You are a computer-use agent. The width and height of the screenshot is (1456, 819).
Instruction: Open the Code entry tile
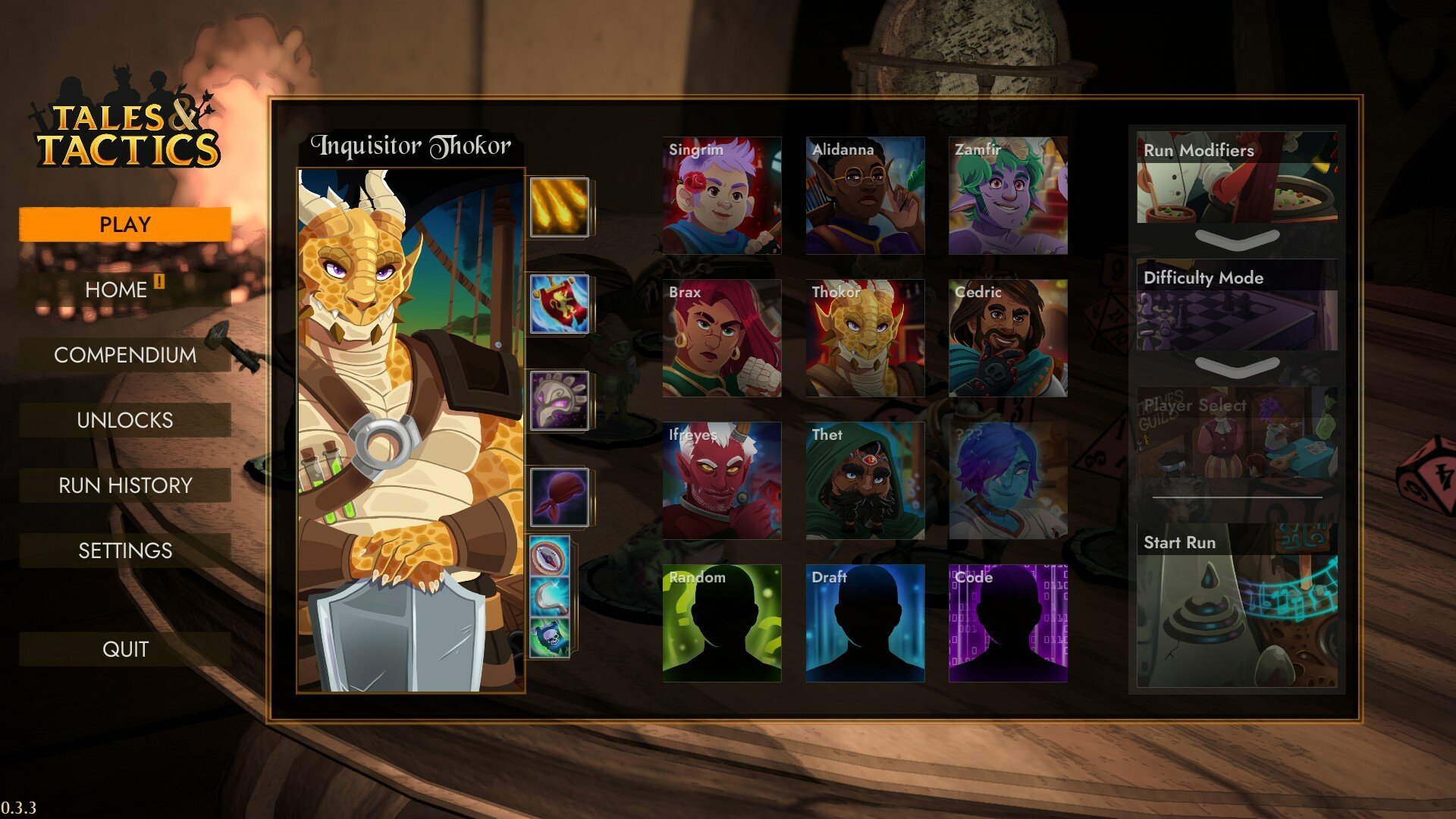(1008, 623)
